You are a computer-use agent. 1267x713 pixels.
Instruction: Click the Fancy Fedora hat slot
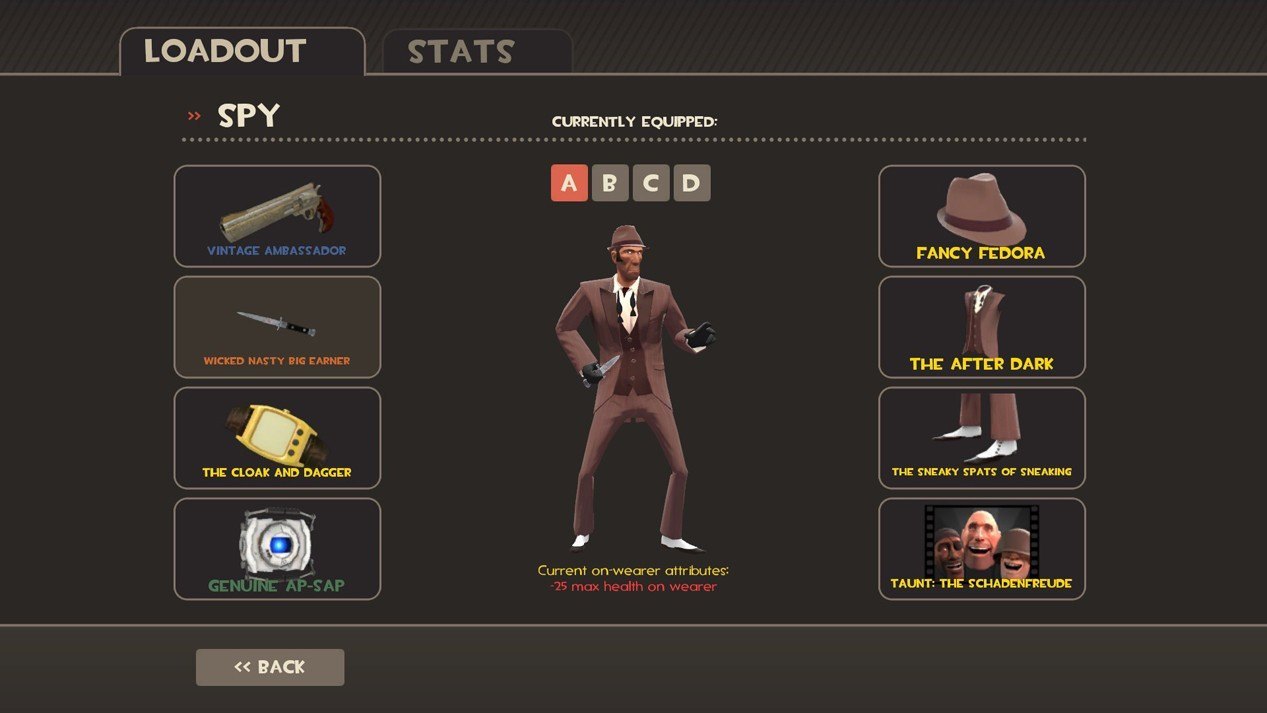click(981, 216)
